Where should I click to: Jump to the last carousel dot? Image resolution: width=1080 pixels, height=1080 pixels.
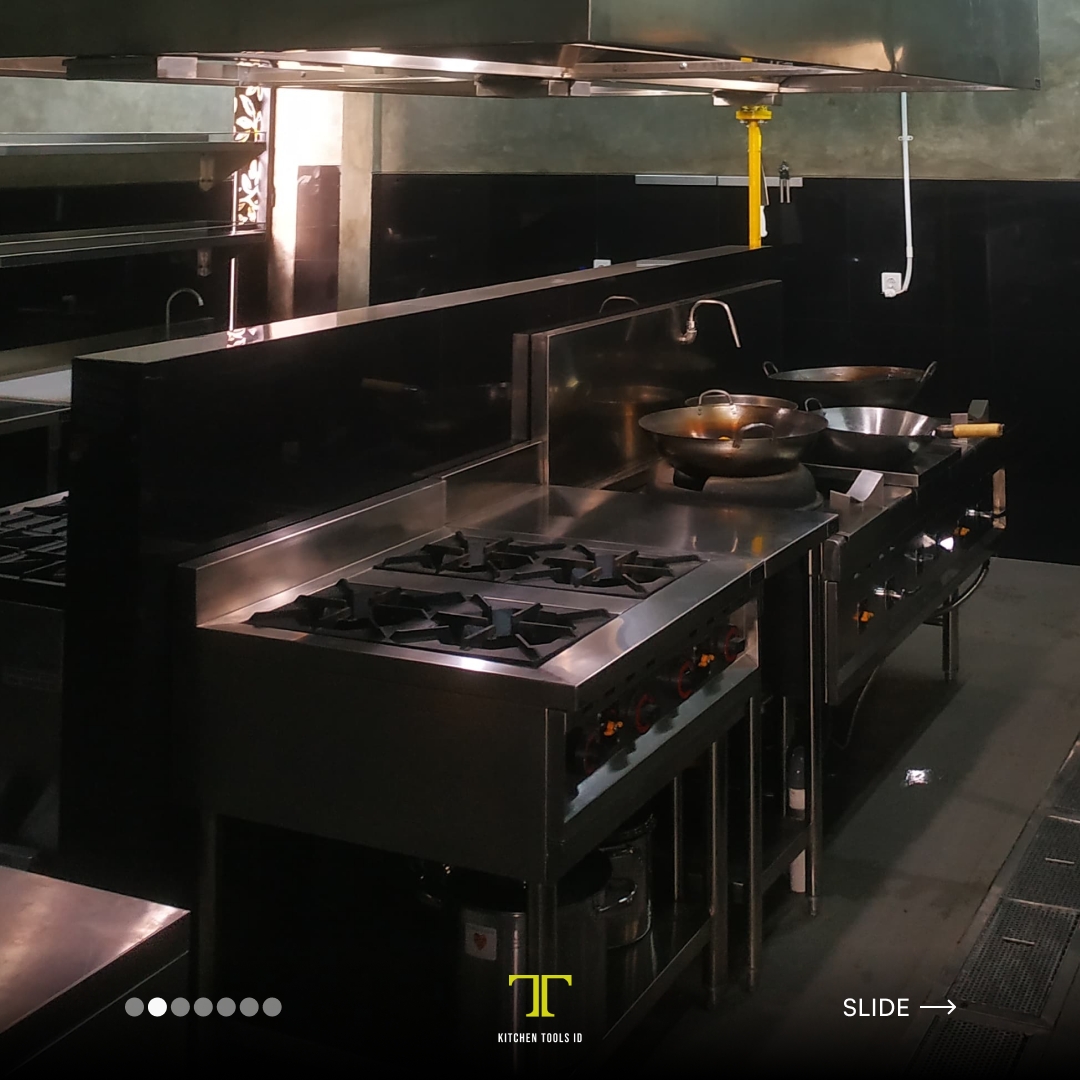[272, 1007]
